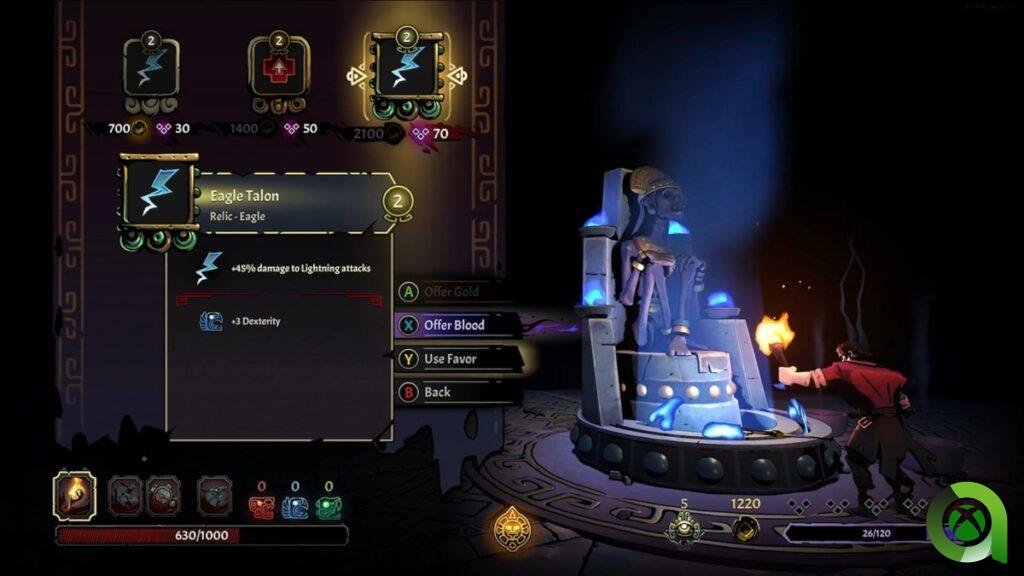1024x576 pixels.
Task: Click the red glyph stat icon
Action: [x=261, y=507]
